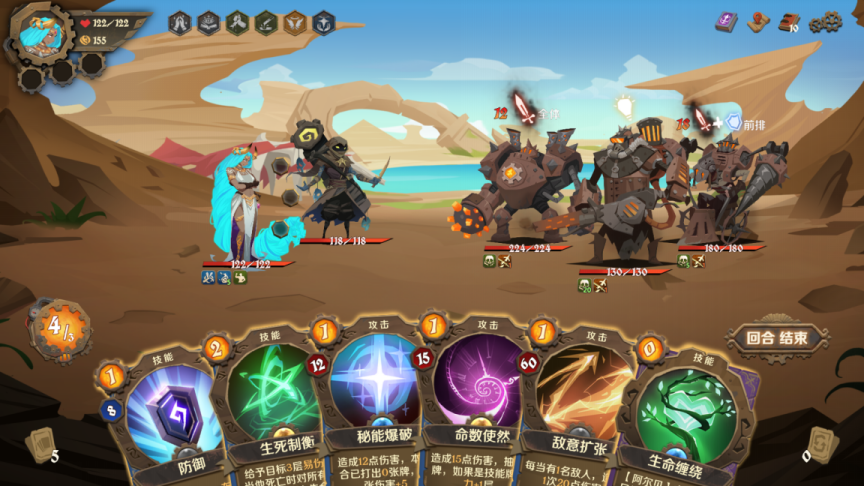Viewport: 864px width, 486px height.
Task: Open the draw pile deck
Action: click(x=40, y=446)
